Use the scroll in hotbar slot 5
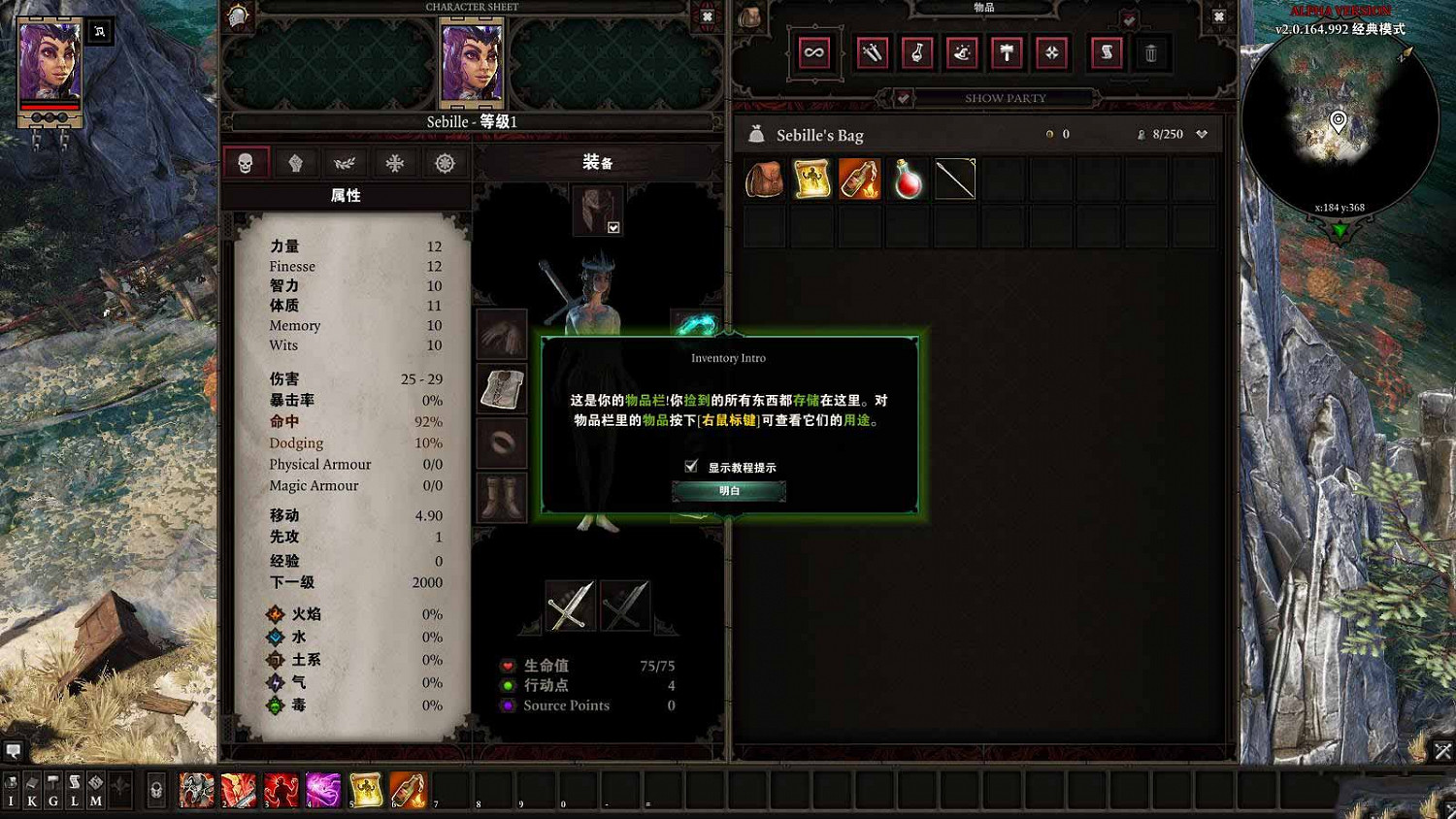This screenshot has height=819, width=1456. (x=366, y=789)
